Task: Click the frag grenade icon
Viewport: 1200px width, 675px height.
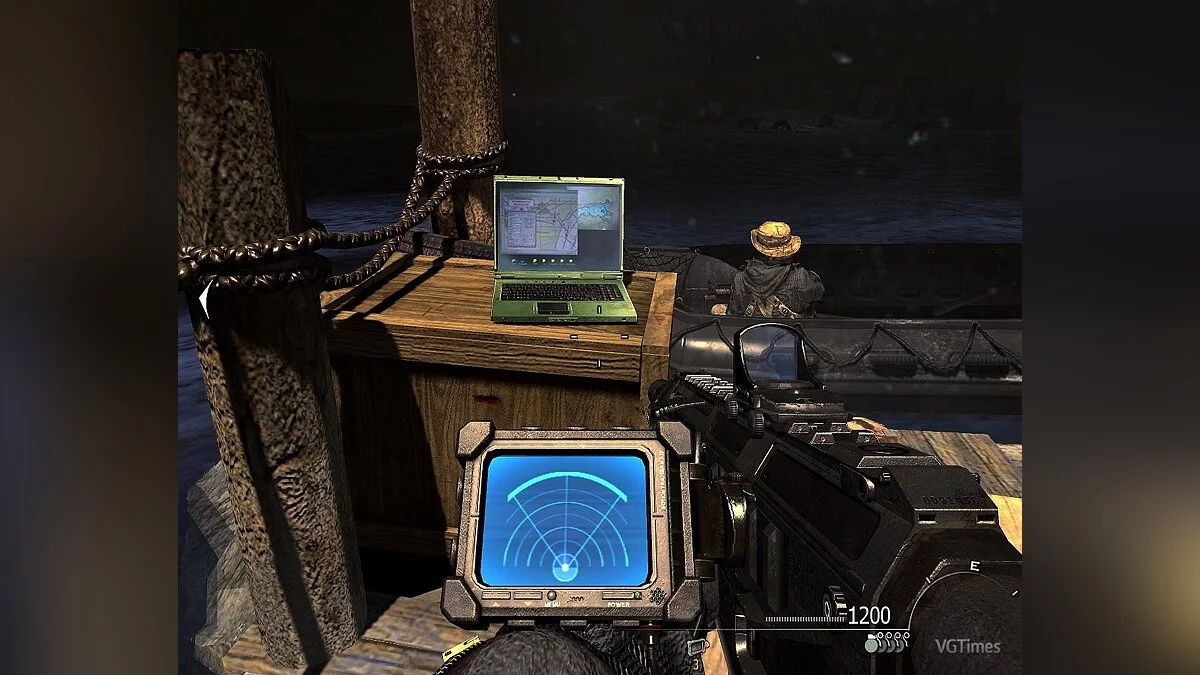Action: point(872,646)
